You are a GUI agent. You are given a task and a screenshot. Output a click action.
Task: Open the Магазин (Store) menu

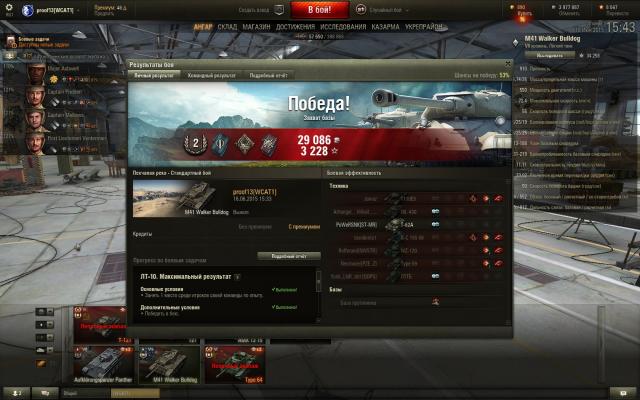point(256,28)
